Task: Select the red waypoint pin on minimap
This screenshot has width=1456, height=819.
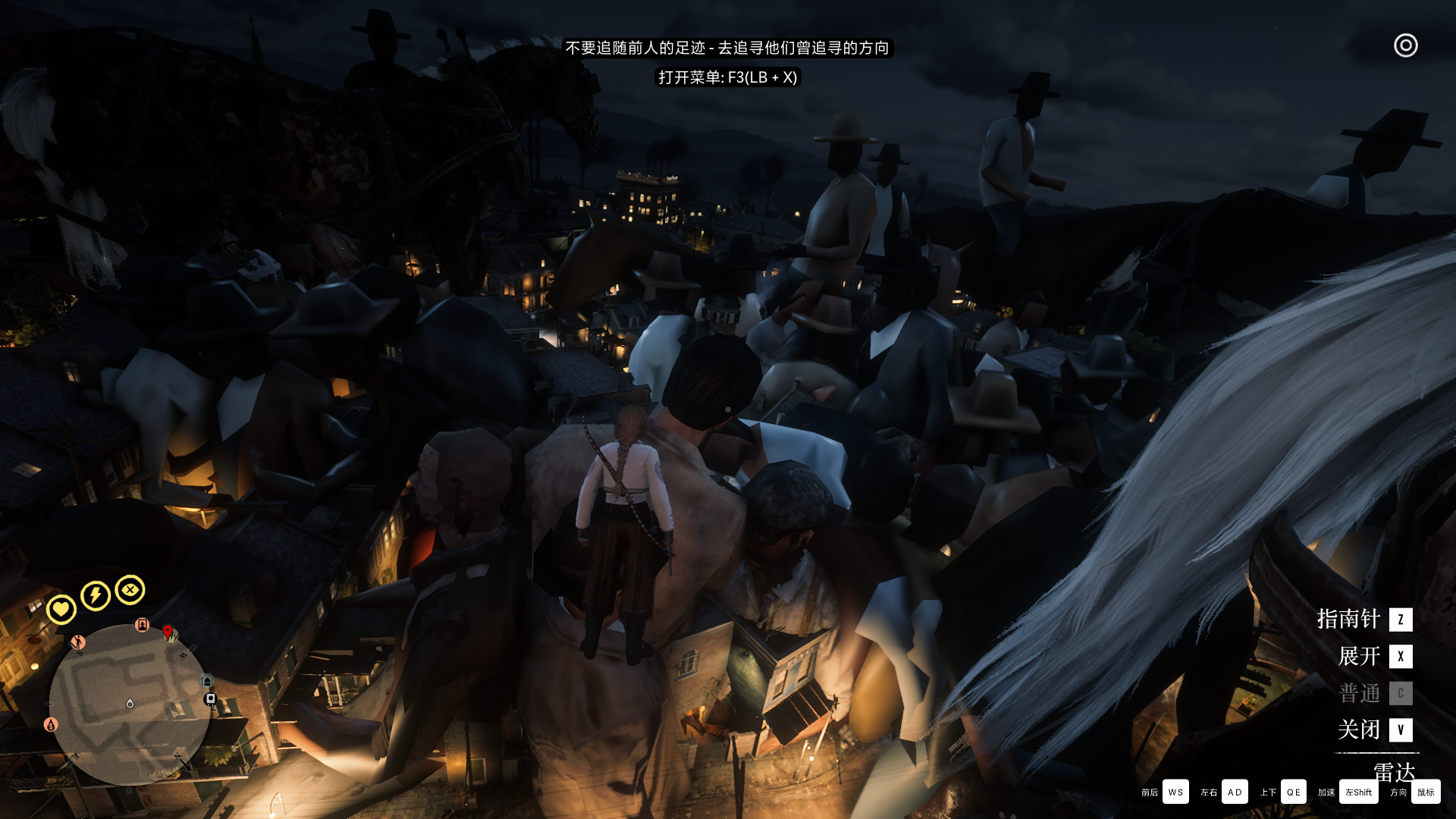Action: (168, 632)
